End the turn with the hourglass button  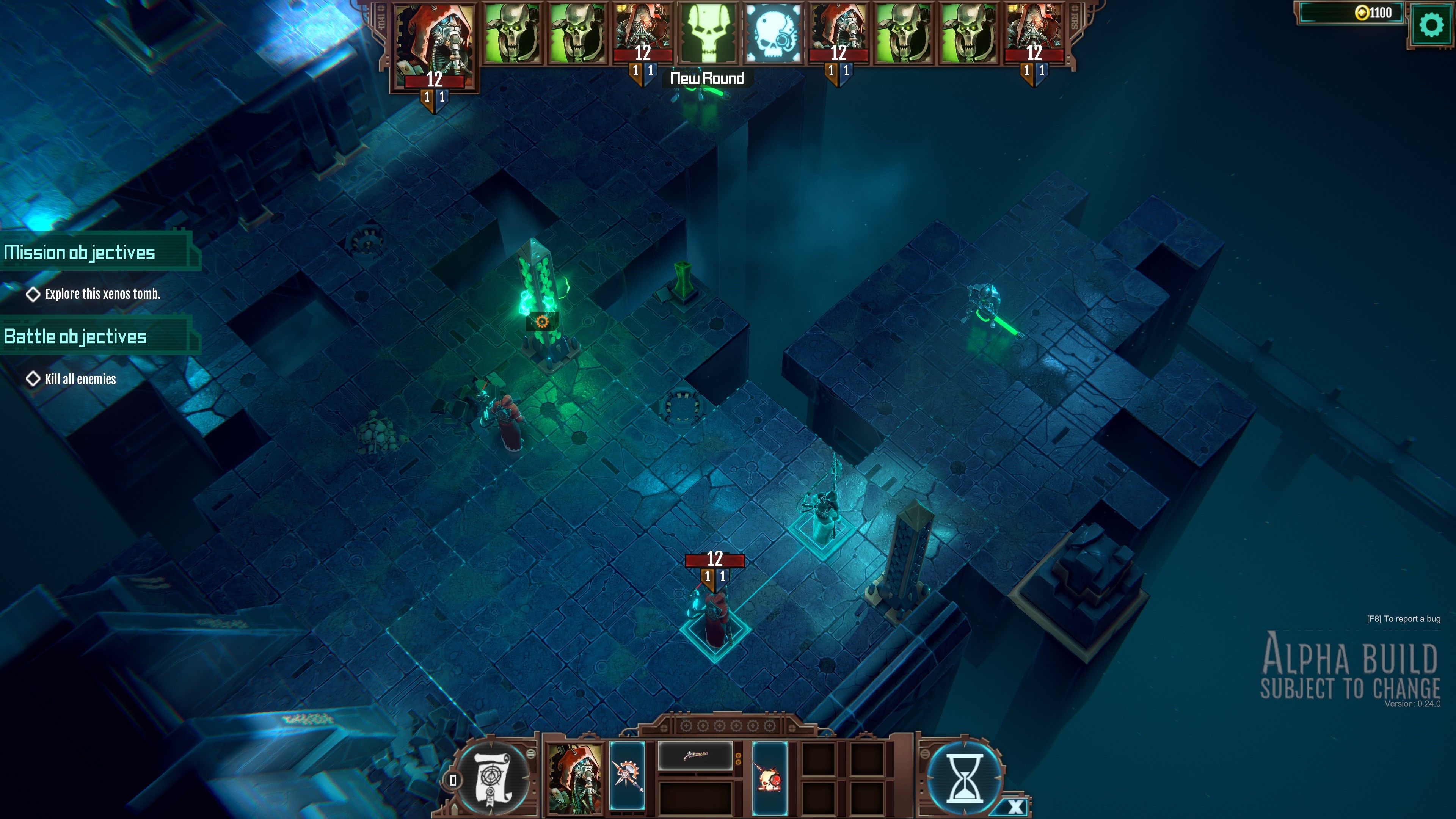[x=964, y=778]
